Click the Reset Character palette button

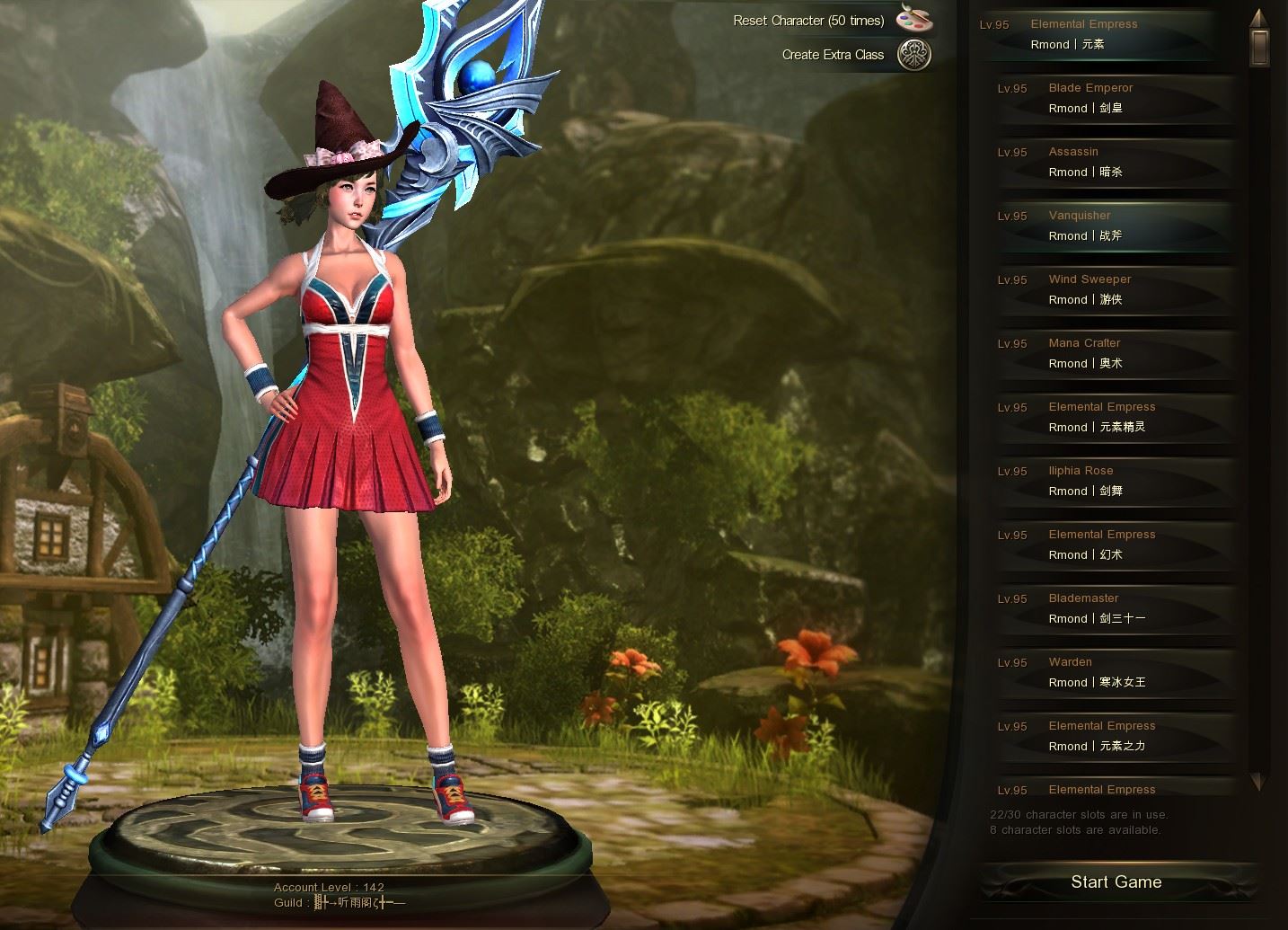pos(913,19)
